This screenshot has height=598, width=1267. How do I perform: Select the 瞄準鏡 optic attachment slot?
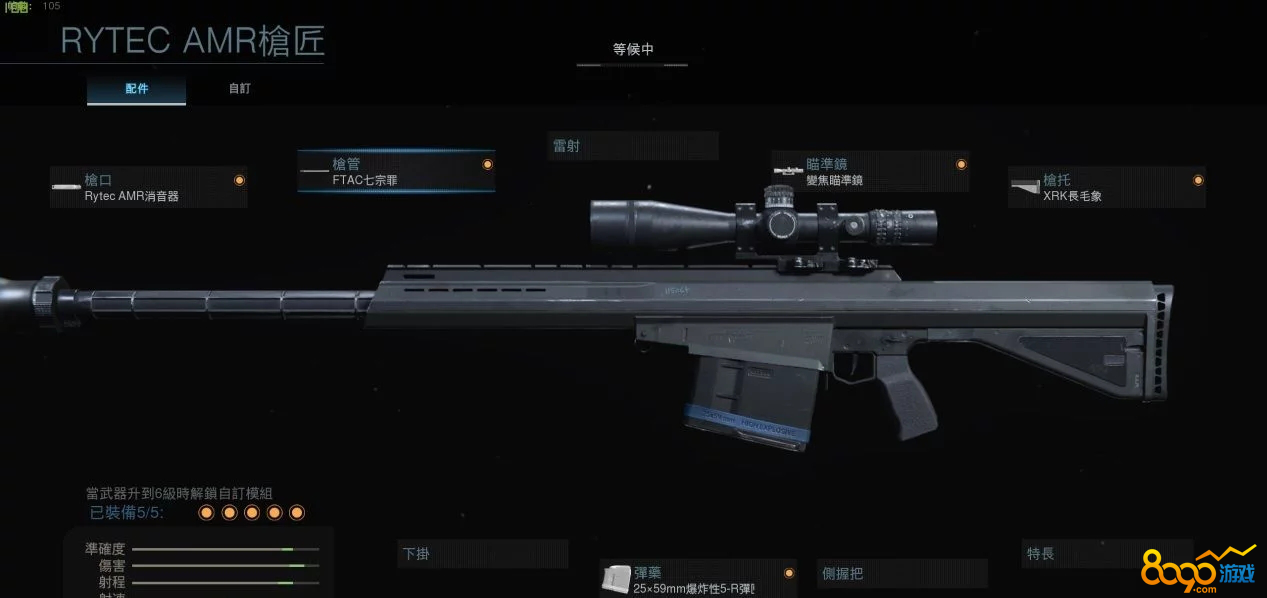click(x=870, y=171)
